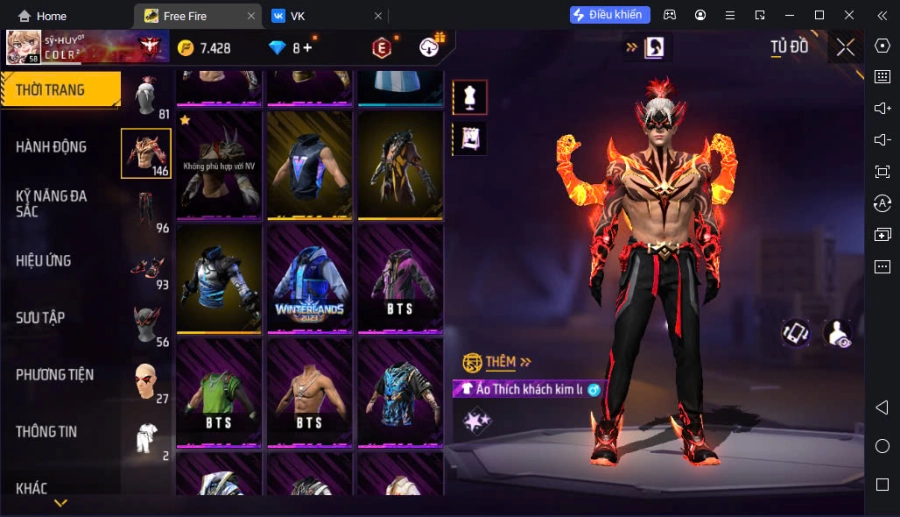The height and width of the screenshot is (517, 900).
Task: Click the Thêm more button
Action: click(x=498, y=362)
